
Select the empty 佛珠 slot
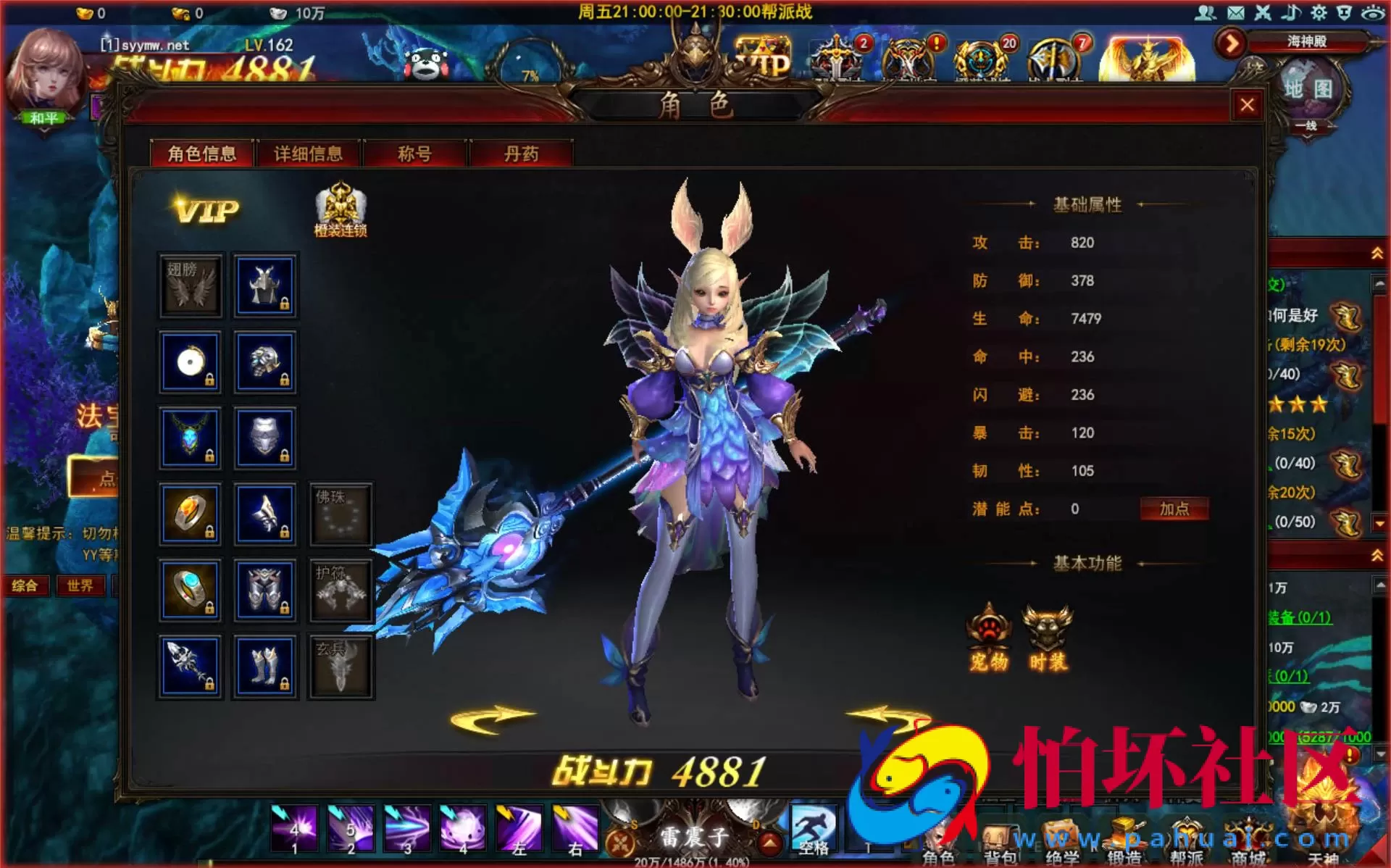341,514
